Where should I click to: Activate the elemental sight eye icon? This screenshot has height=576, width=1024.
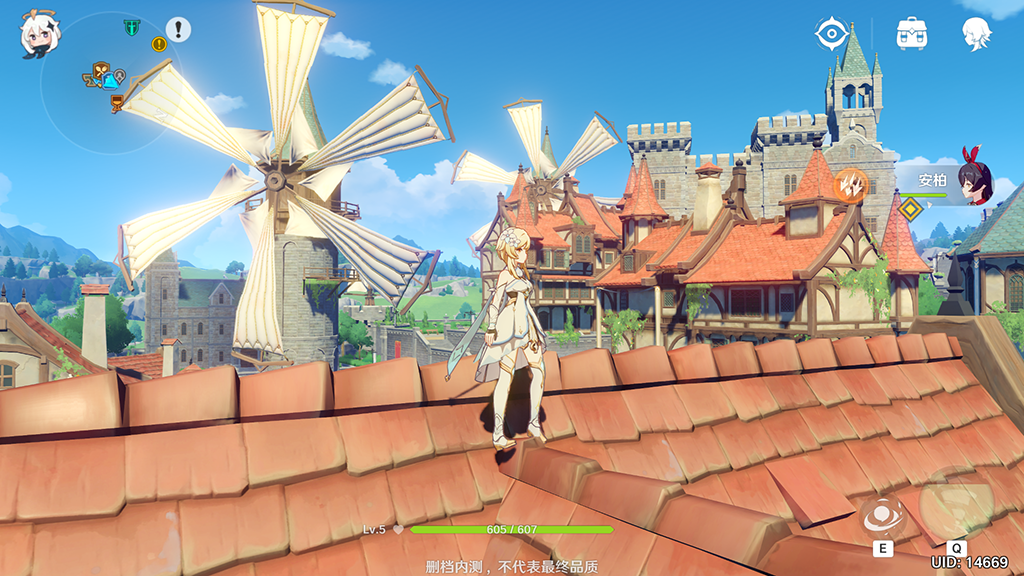[831, 34]
